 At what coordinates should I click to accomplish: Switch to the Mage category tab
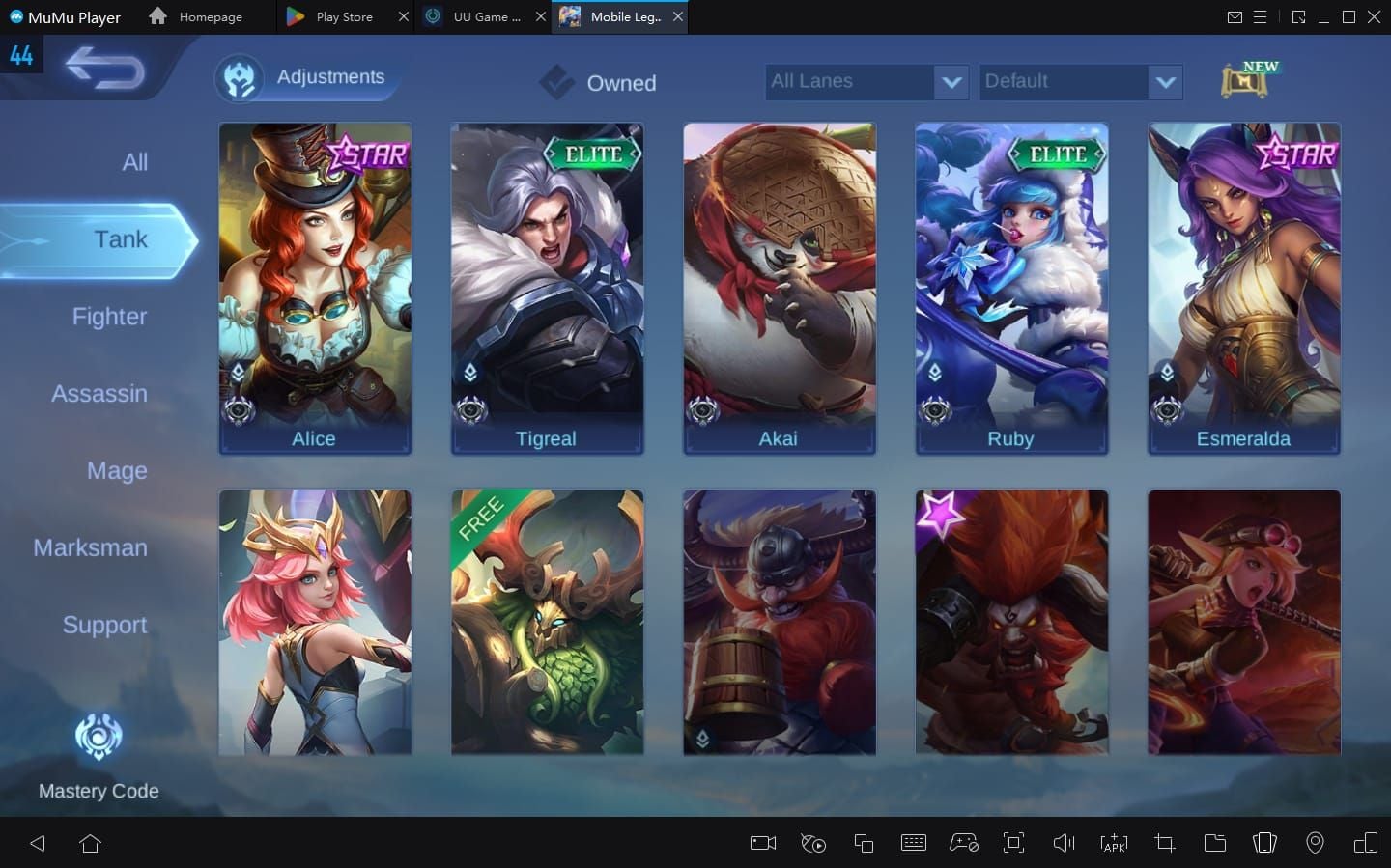point(117,471)
